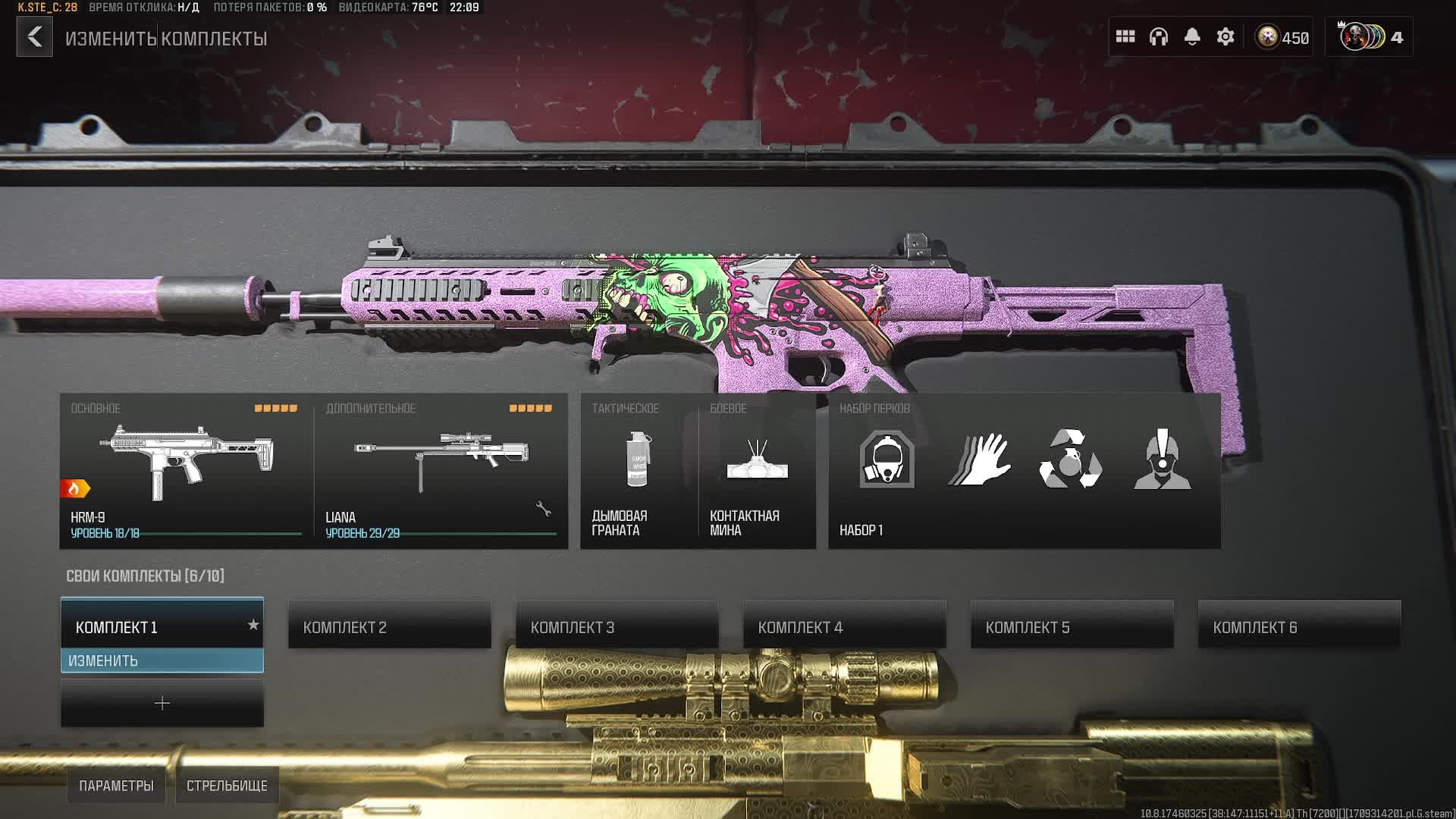Select Комплект 6 loadout
This screenshot has height=819, width=1456.
pos(1300,625)
